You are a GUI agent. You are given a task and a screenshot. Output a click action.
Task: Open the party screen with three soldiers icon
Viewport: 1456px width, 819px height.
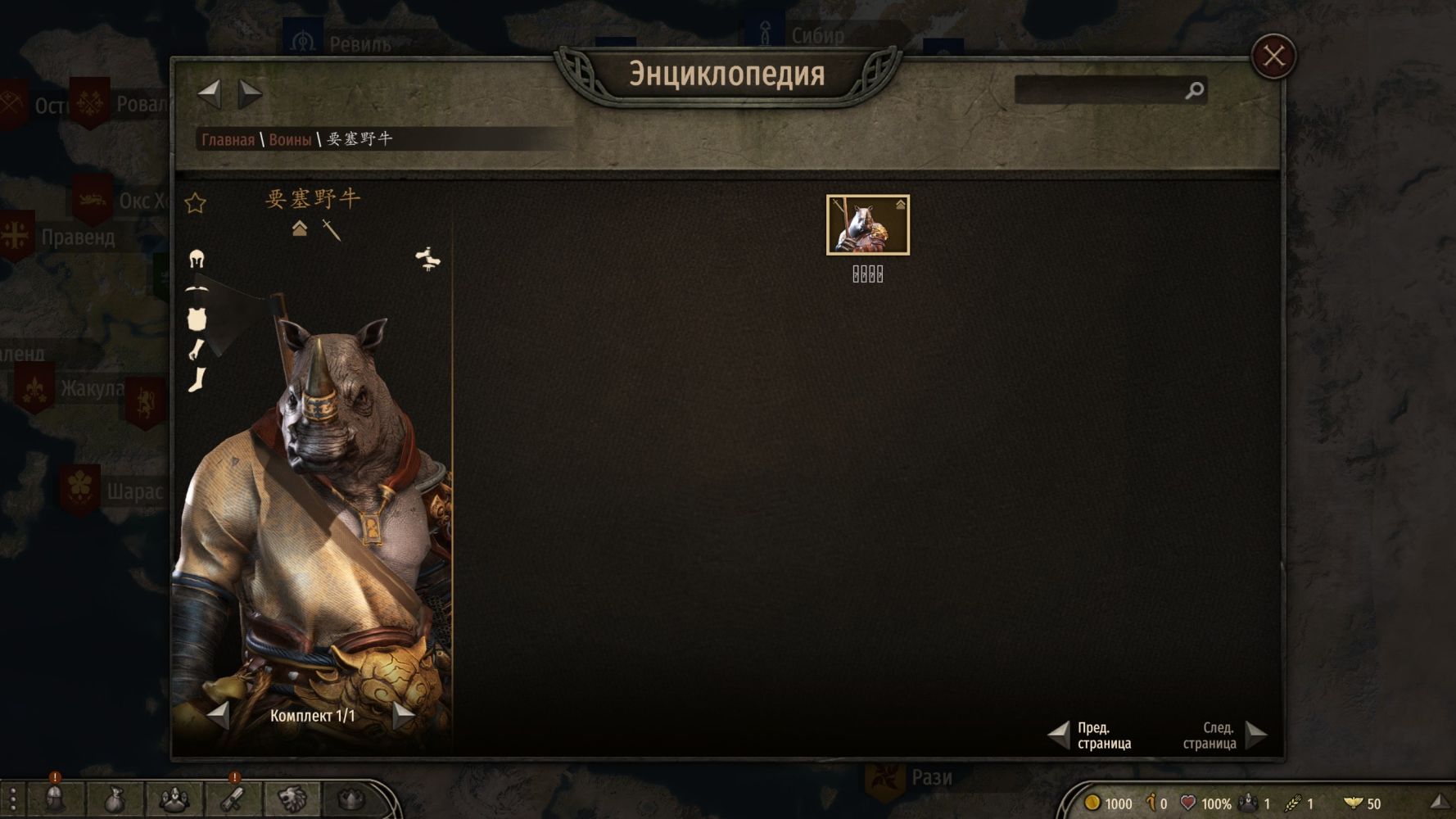(x=174, y=799)
